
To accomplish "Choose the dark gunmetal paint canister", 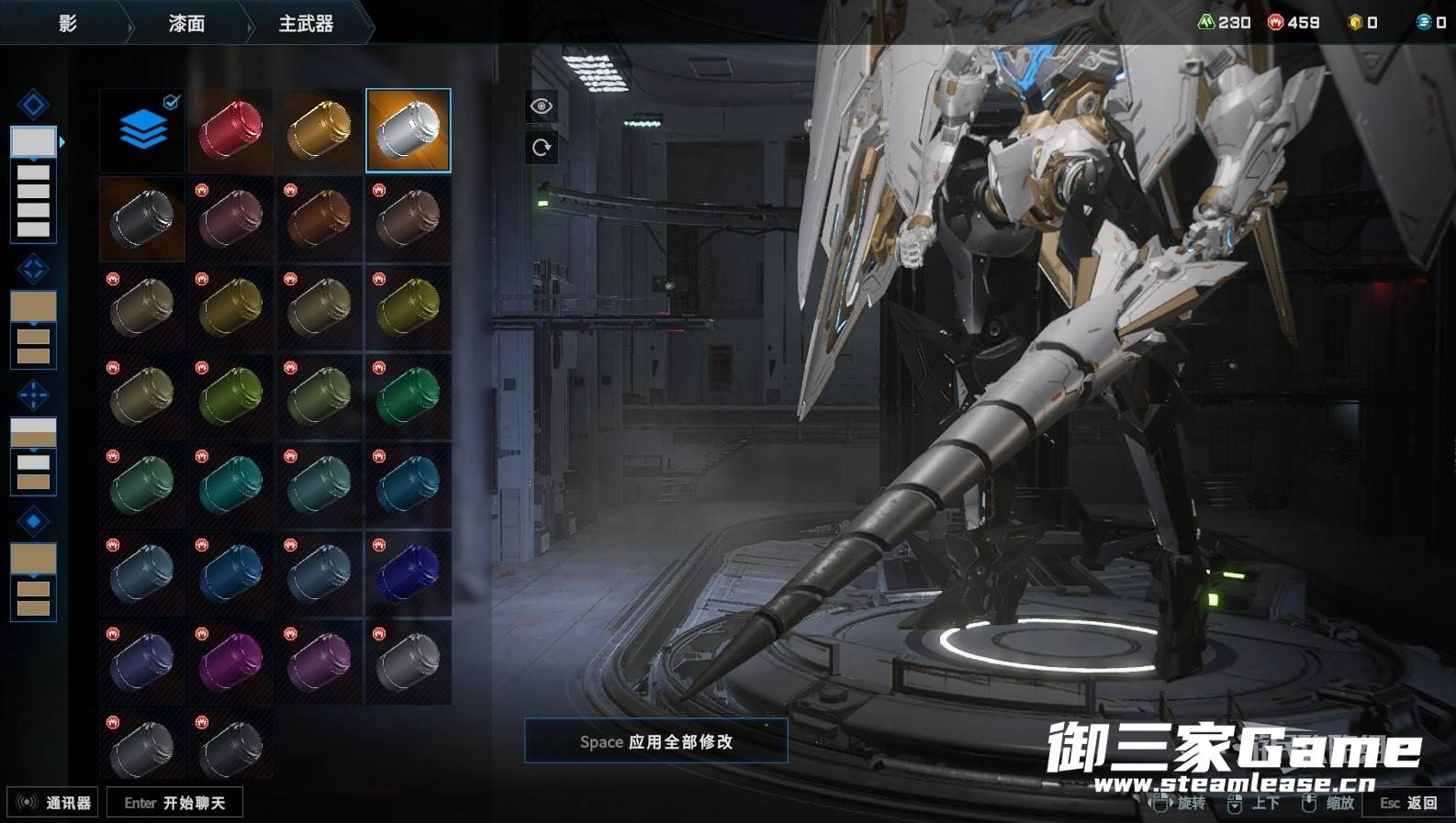I will [x=142, y=218].
